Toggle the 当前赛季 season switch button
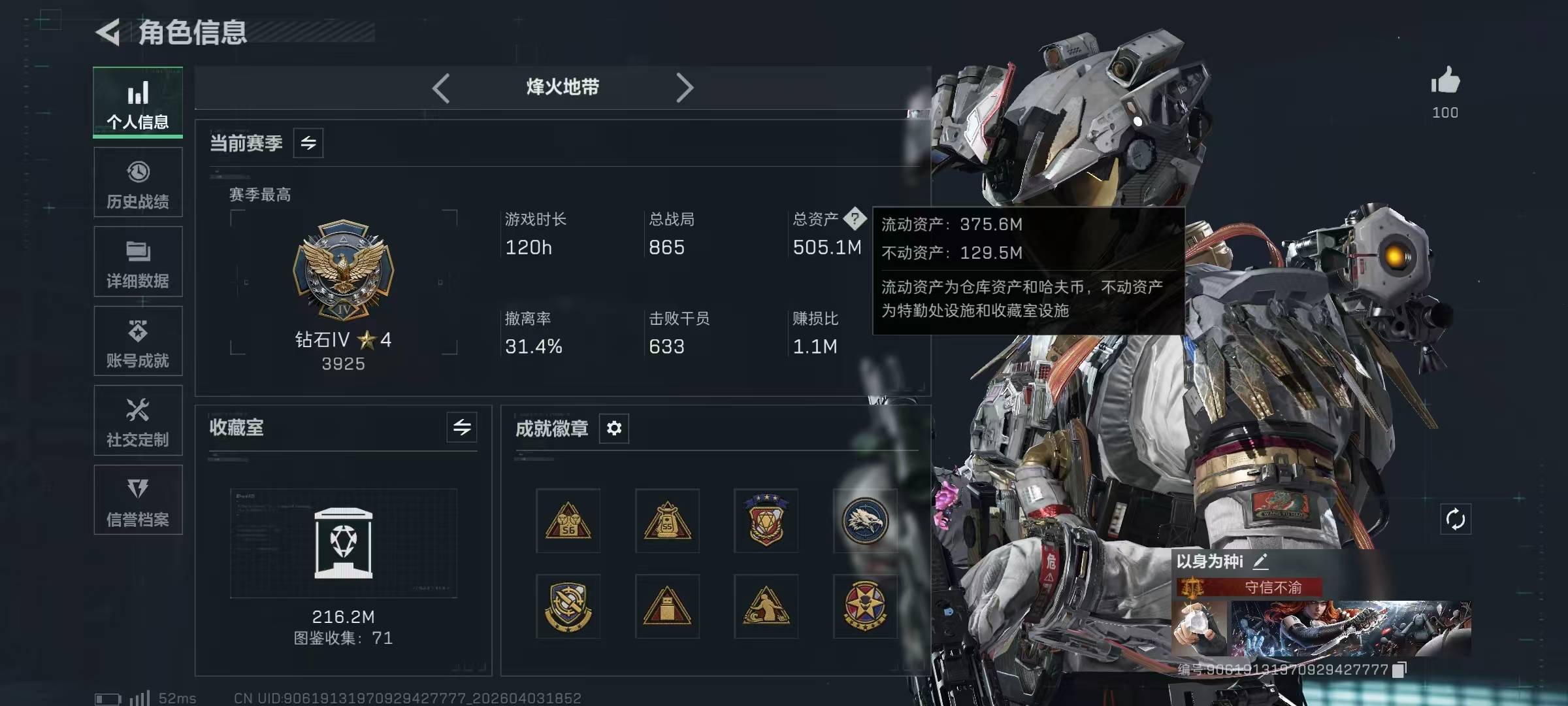The width and height of the screenshot is (1568, 706). 308,143
